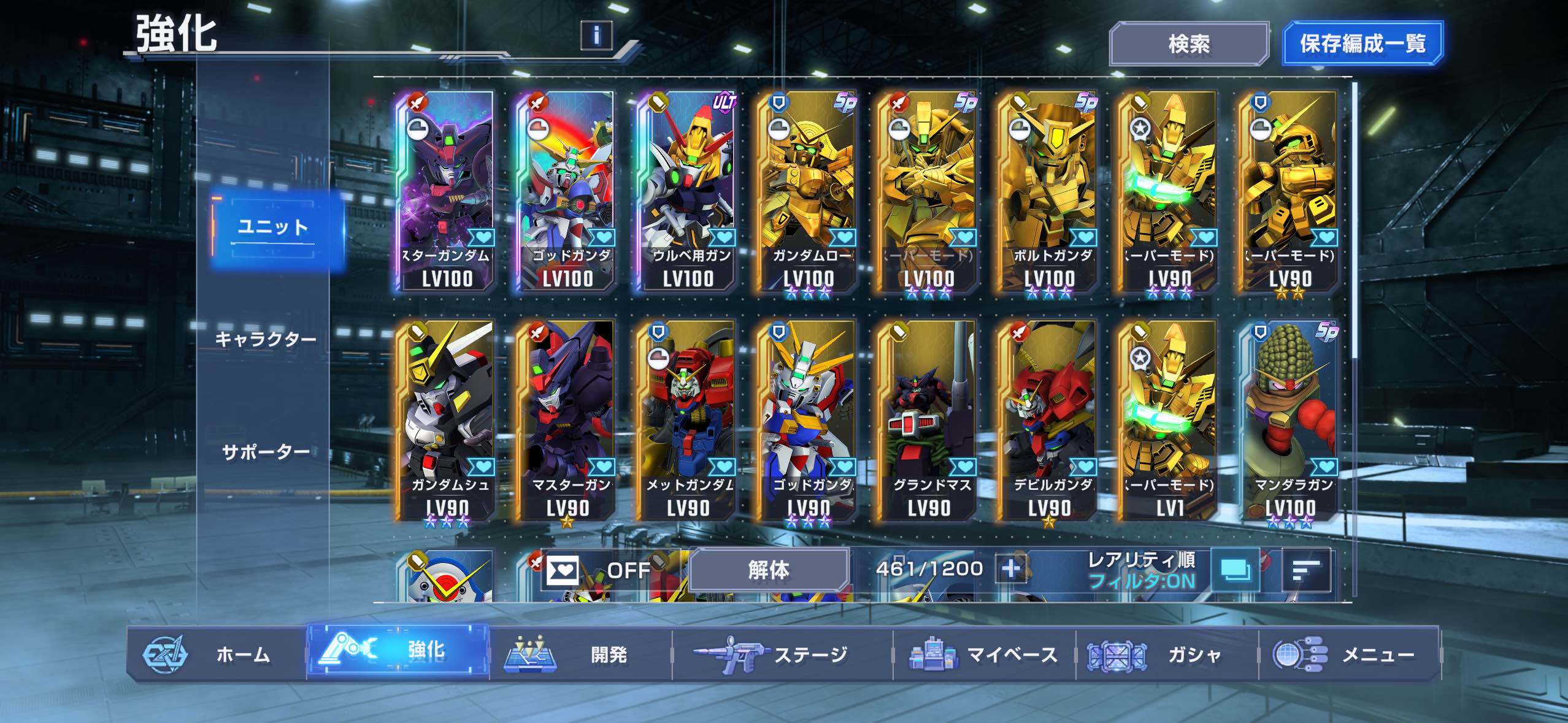Viewport: 1568px width, 723px height.
Task: Pick the グランドマス LV90 unit card
Action: tap(929, 421)
